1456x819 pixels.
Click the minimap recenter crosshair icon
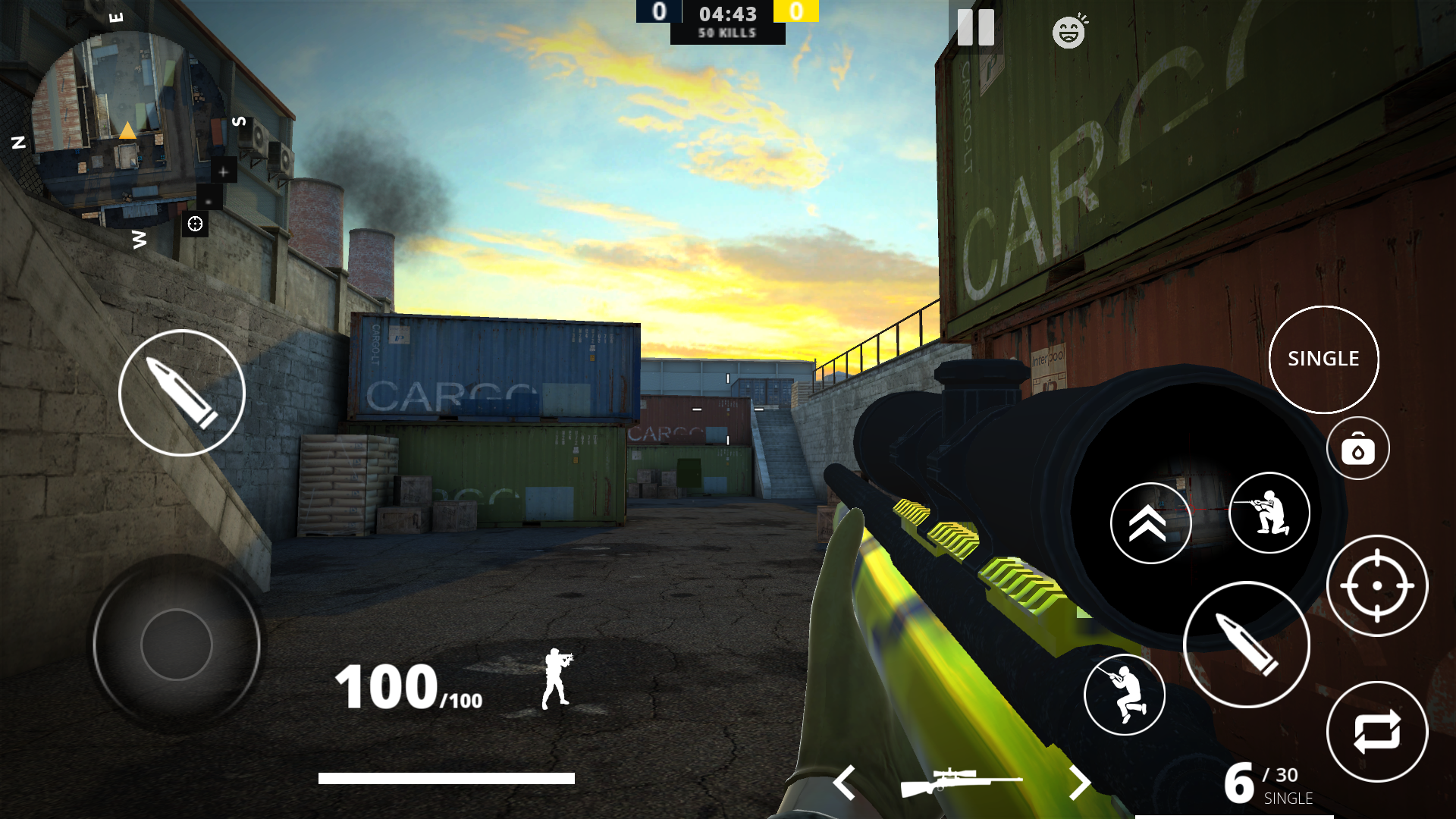tap(195, 224)
